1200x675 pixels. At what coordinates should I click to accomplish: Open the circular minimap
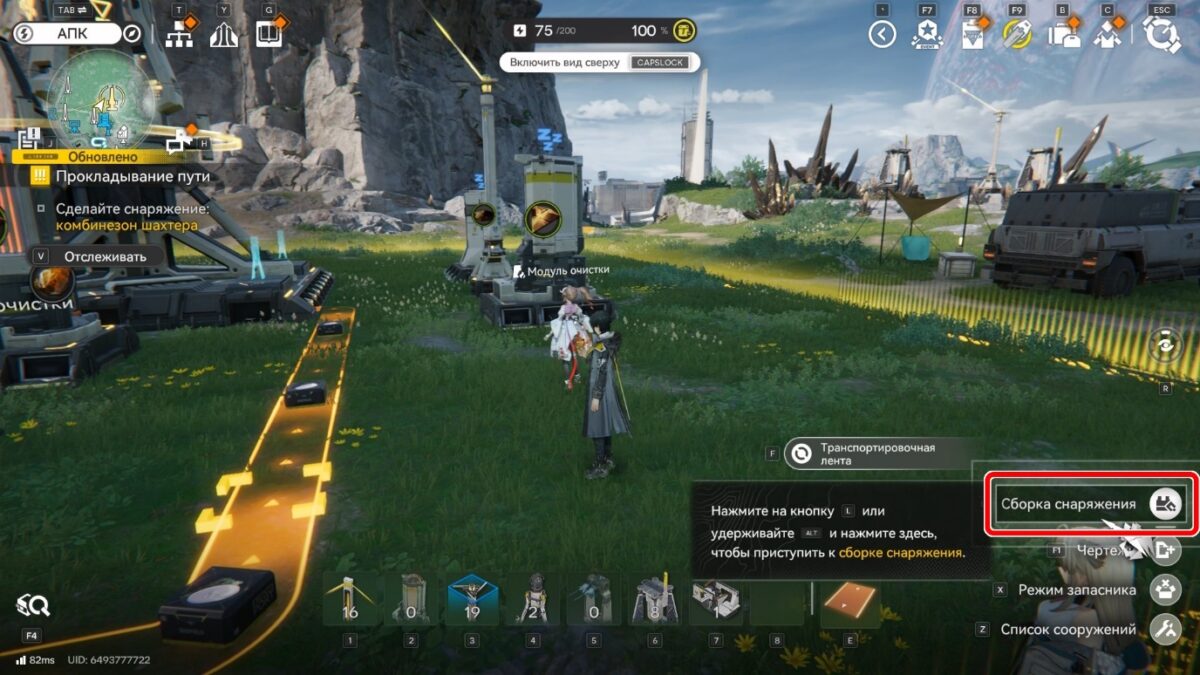pyautogui.click(x=100, y=97)
